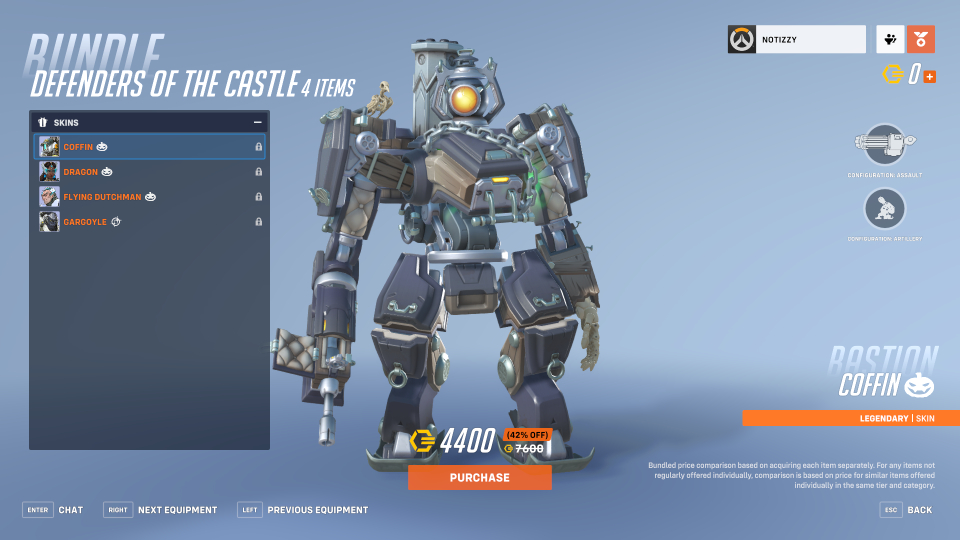The width and height of the screenshot is (960, 540).
Task: Purchase the Defenders of the Castle bundle
Action: pyautogui.click(x=479, y=477)
